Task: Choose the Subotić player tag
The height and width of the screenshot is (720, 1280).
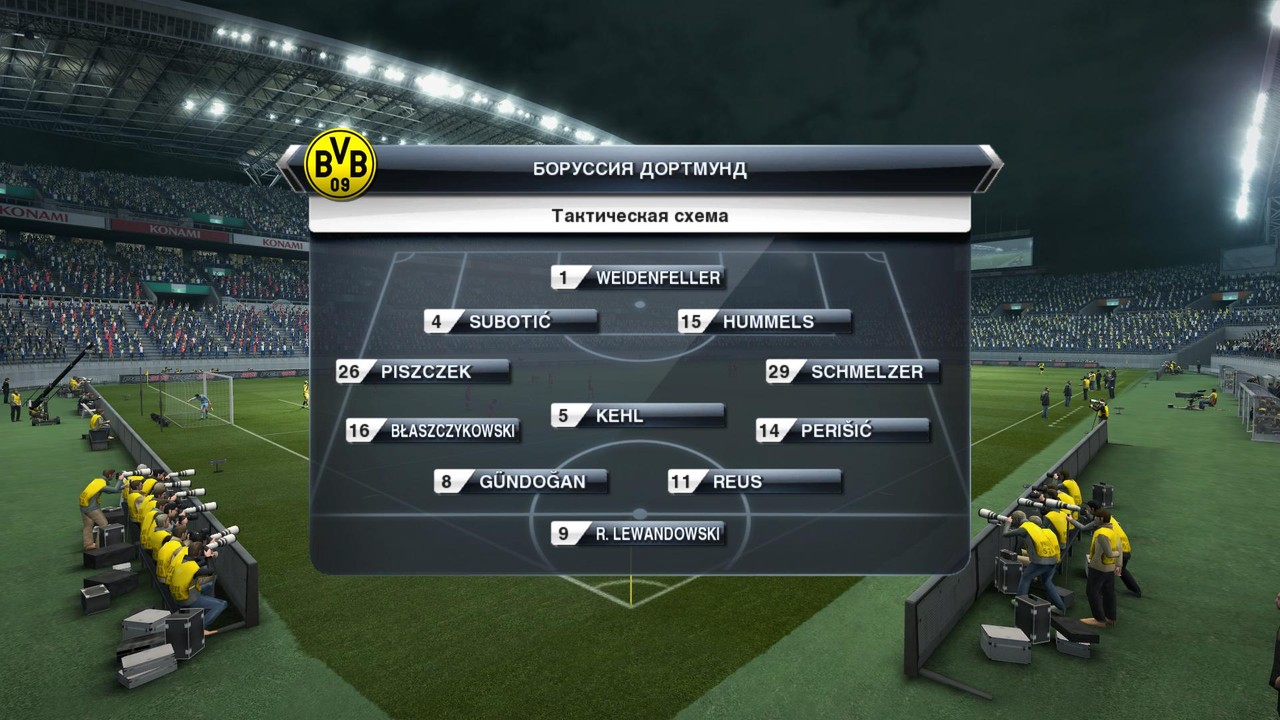Action: coord(510,322)
